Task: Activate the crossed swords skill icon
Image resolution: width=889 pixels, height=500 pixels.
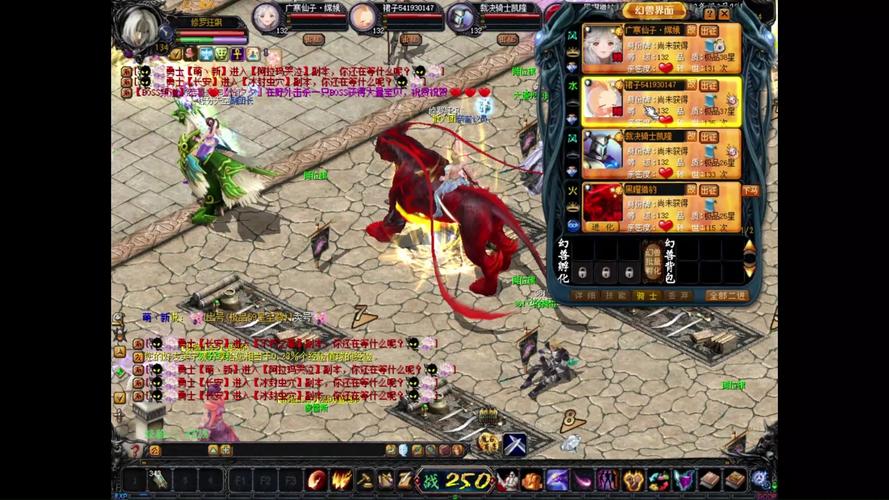Action: (514, 444)
